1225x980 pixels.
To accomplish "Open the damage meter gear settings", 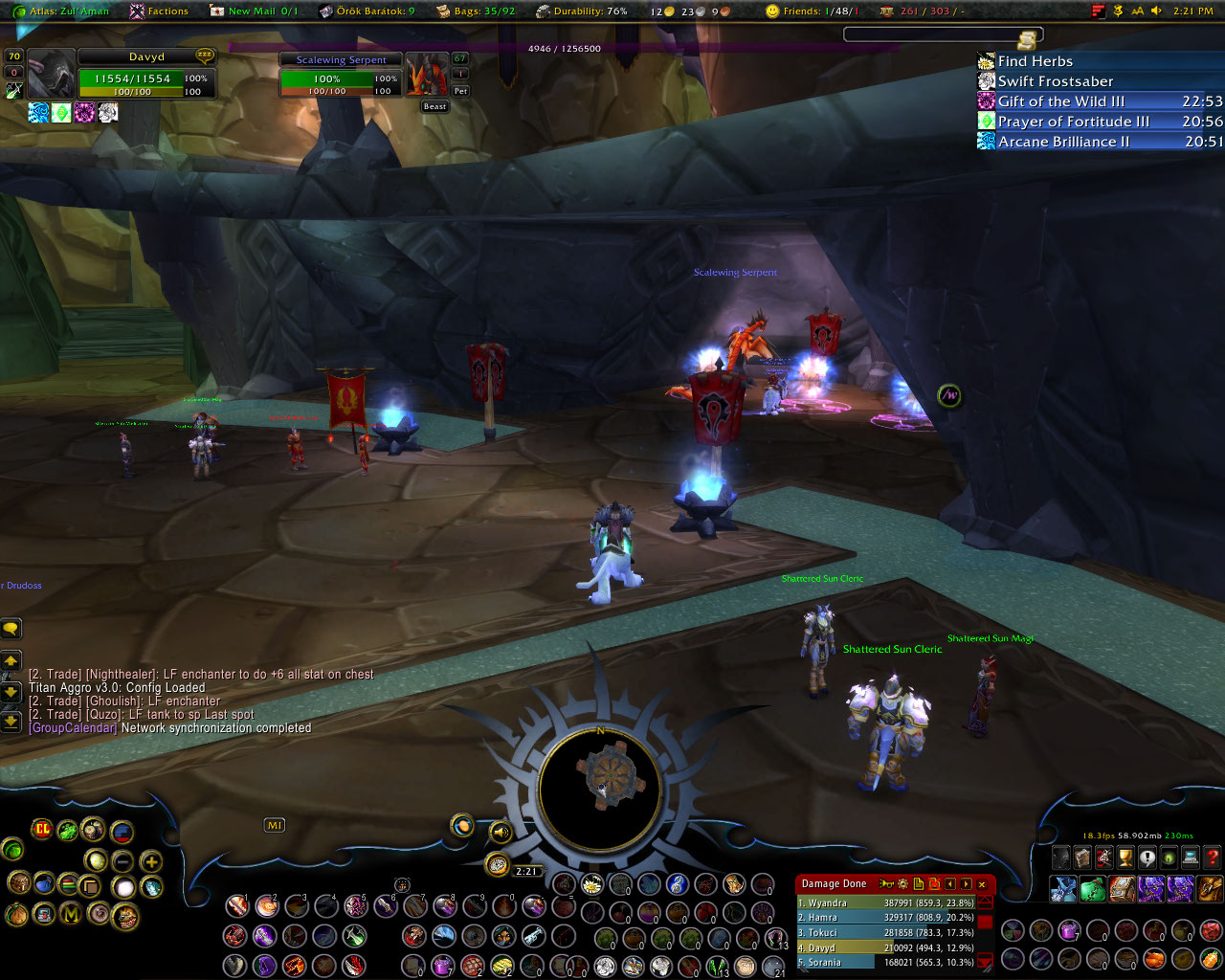I will [902, 884].
